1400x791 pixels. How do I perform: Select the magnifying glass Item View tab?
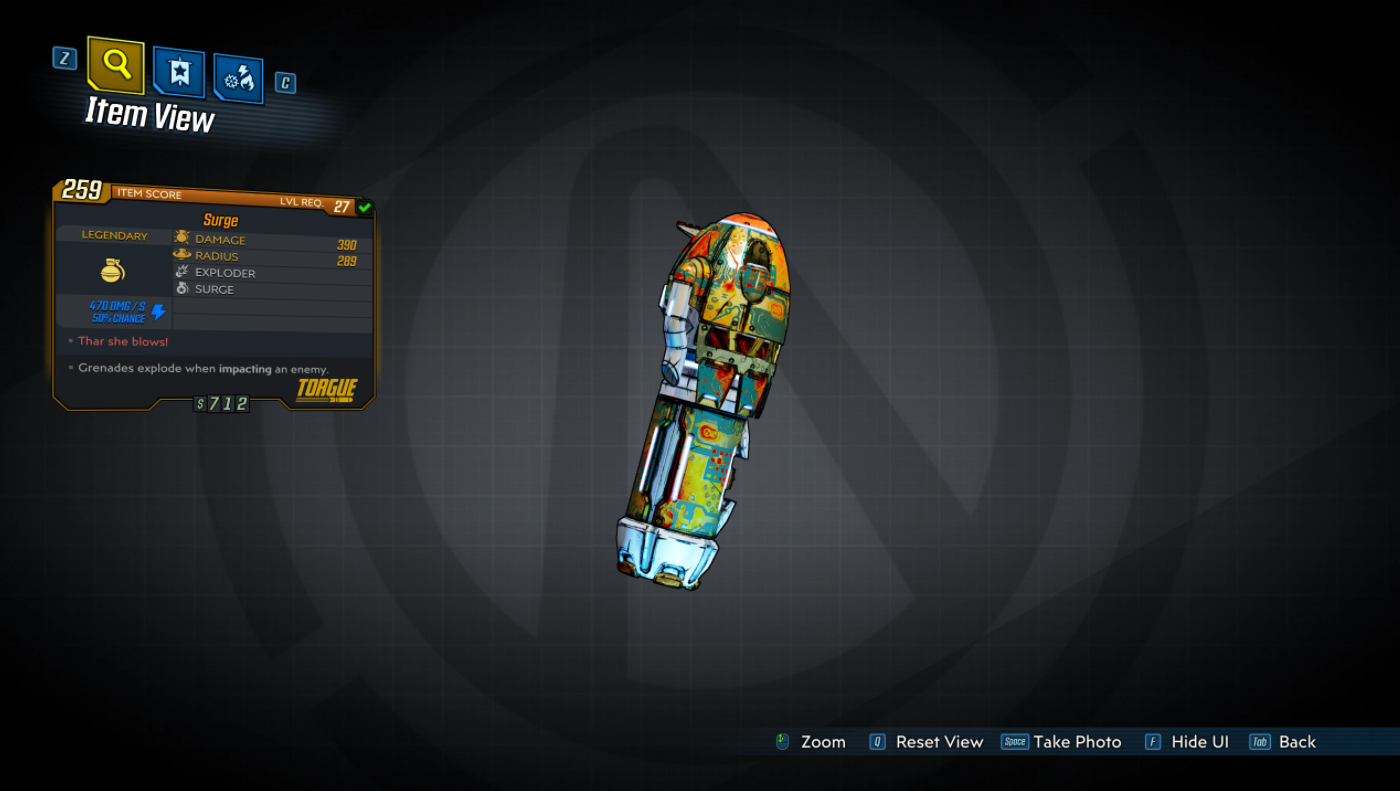116,65
